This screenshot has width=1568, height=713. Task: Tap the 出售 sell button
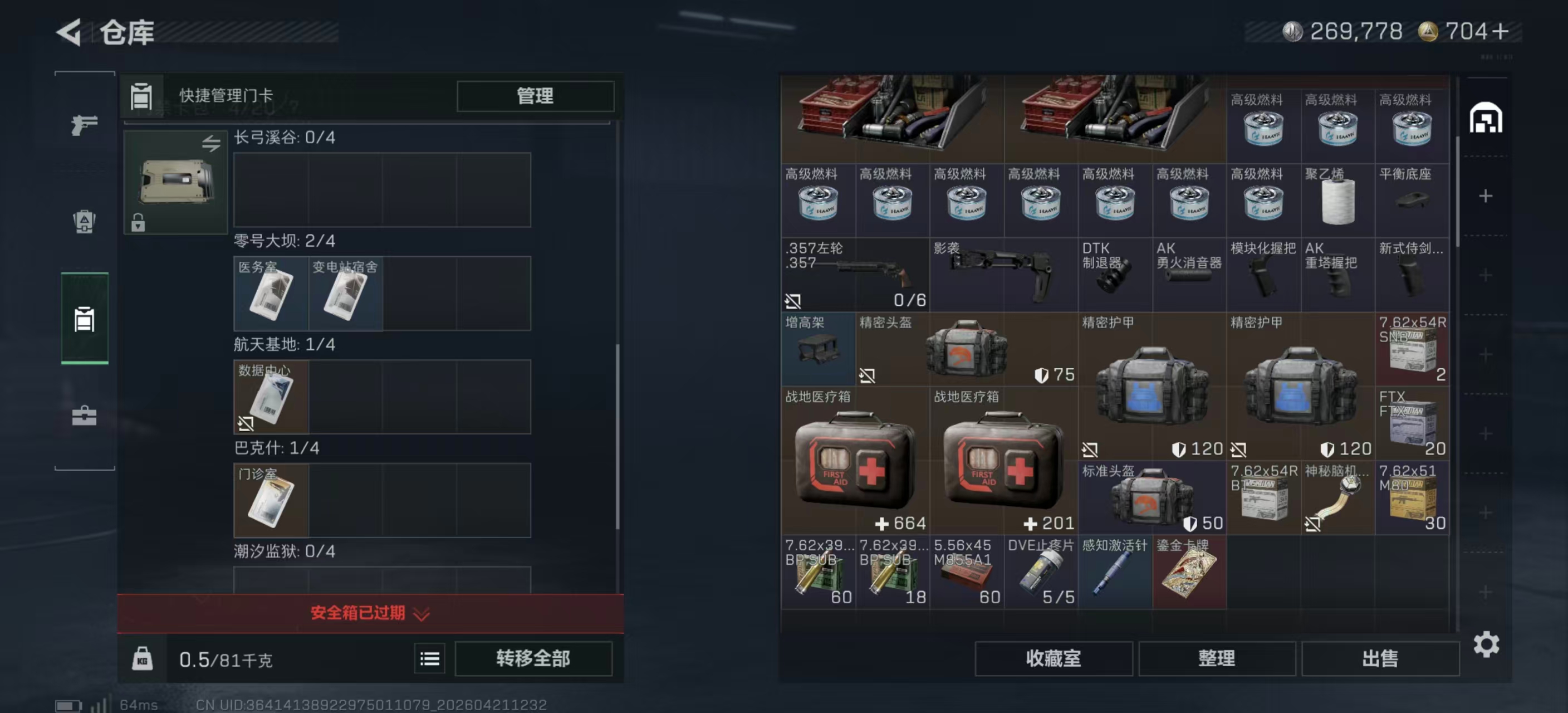click(1380, 658)
